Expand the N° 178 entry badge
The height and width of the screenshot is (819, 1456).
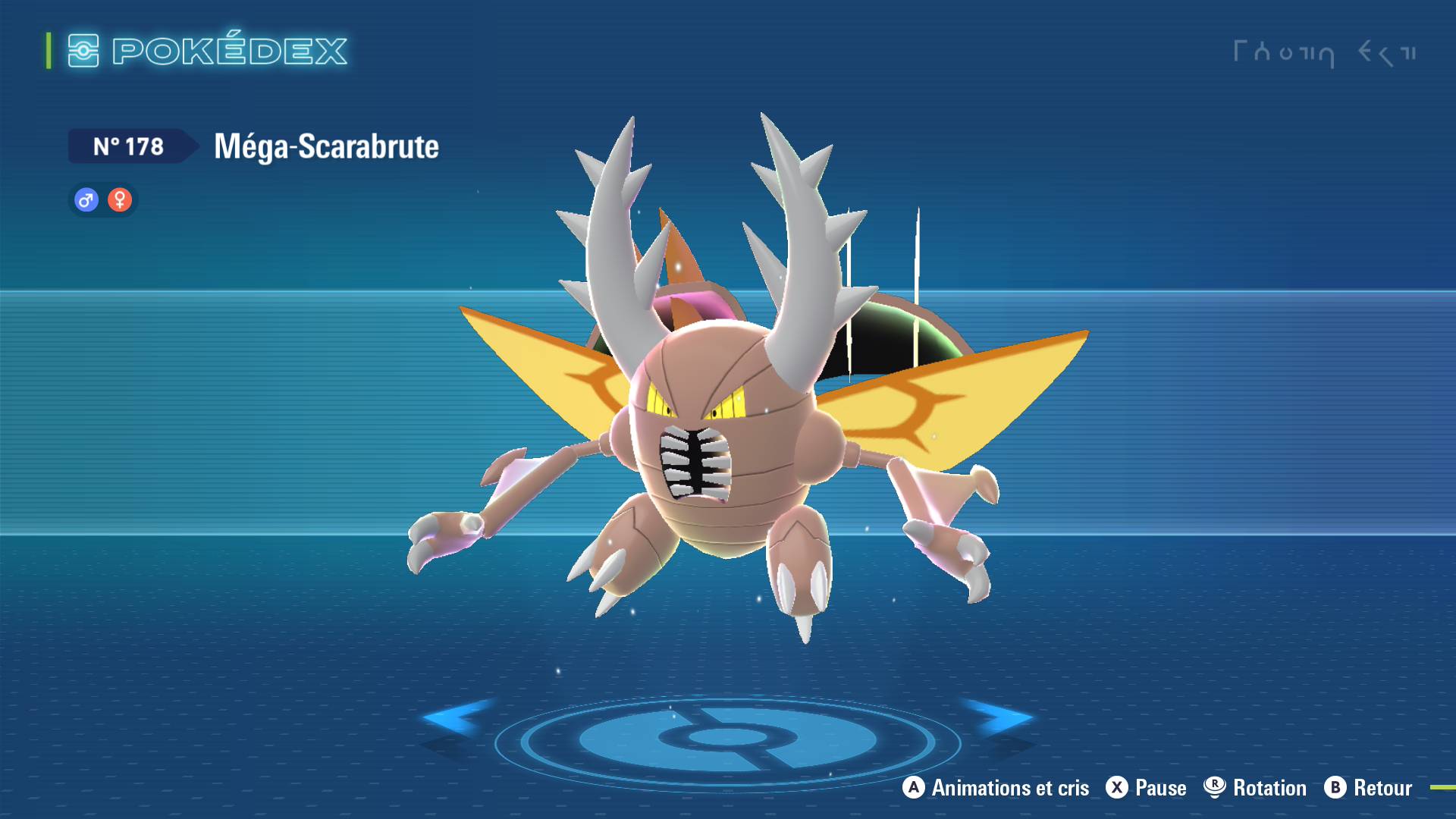[x=129, y=146]
